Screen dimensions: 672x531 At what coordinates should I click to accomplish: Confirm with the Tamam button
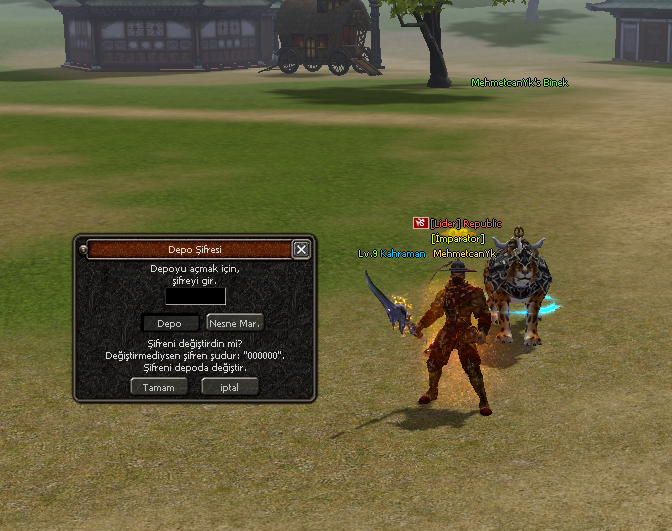point(159,387)
